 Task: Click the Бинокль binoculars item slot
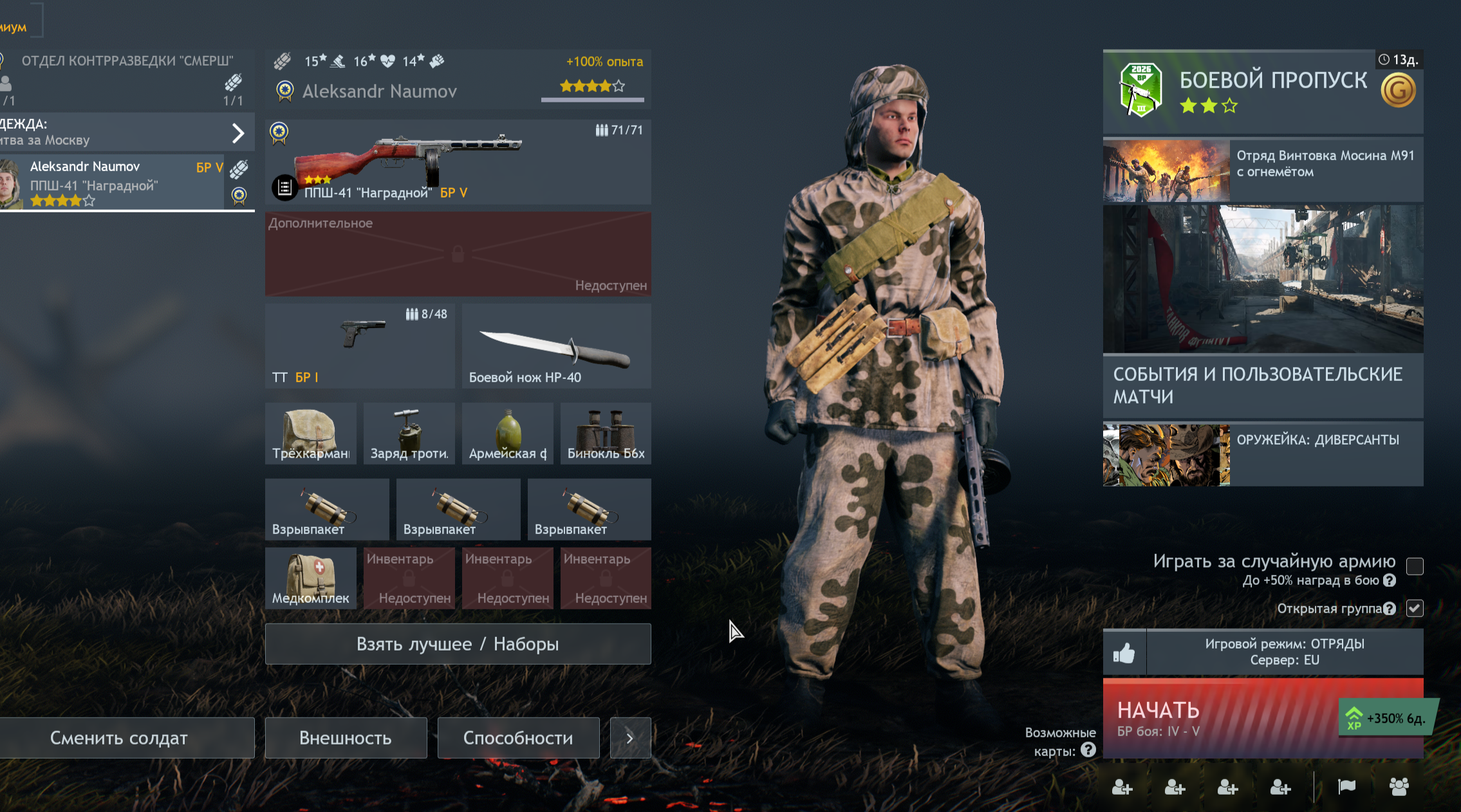tap(606, 433)
